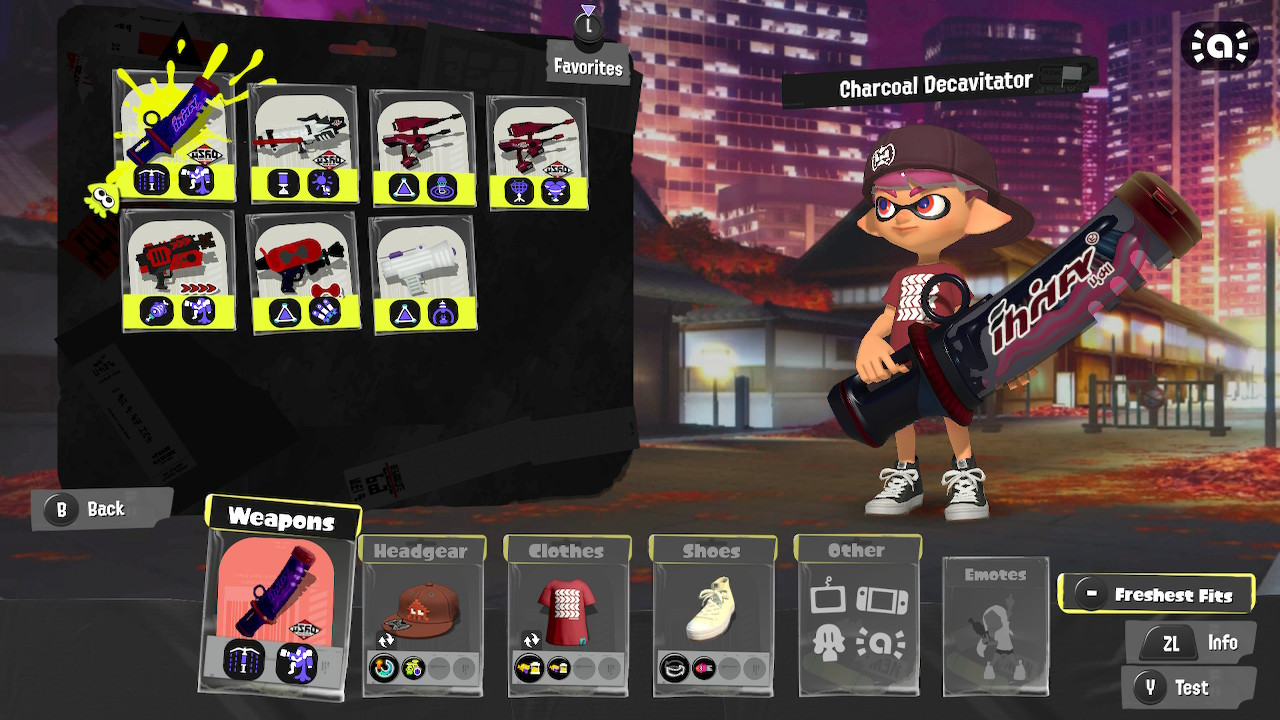Screen dimensions: 1280x720
Task: Open Freshest Fits
Action: (1158, 592)
